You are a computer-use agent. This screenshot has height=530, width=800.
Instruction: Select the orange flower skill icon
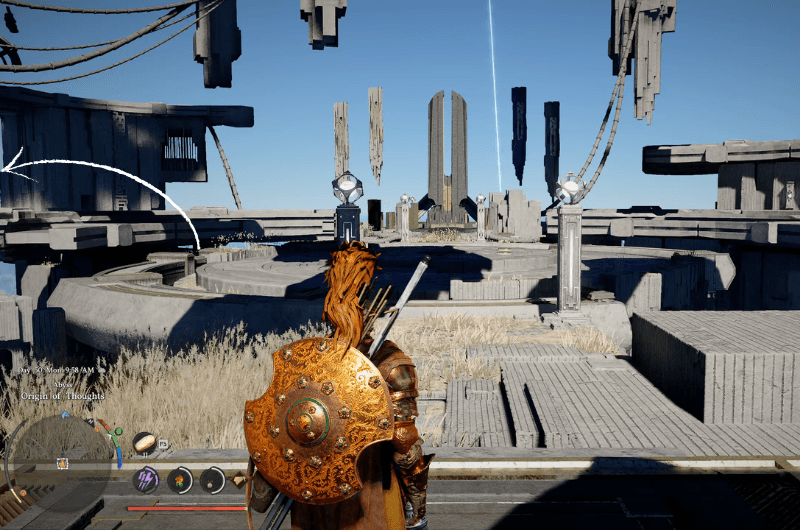point(180,480)
